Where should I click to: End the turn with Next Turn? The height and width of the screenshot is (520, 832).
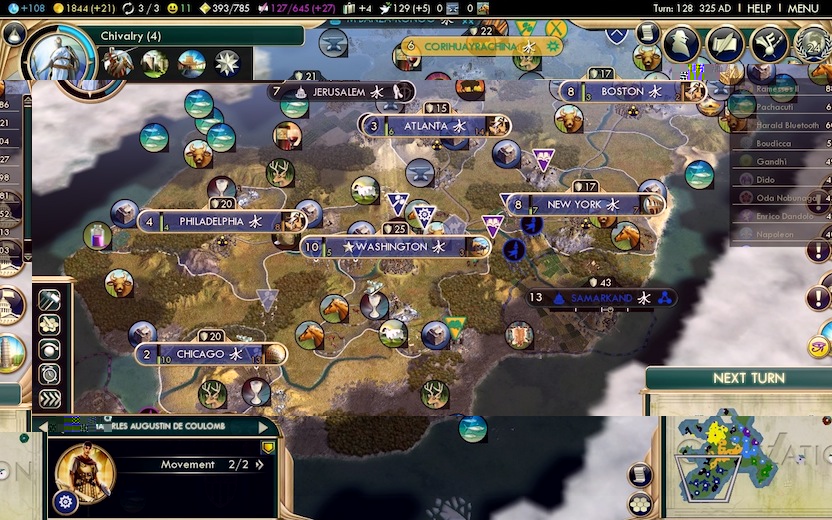pyautogui.click(x=748, y=378)
